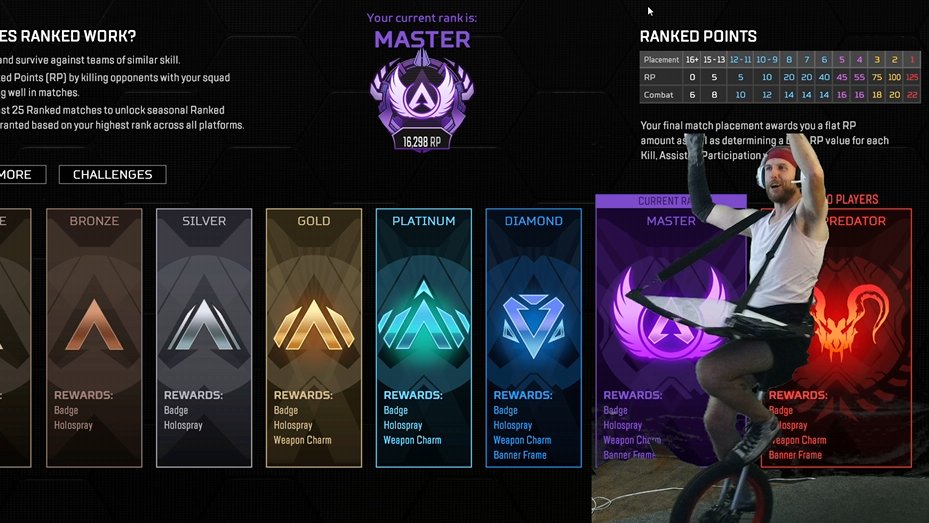Open the Diamond rank card
The width and height of the screenshot is (929, 523).
[x=533, y=337]
